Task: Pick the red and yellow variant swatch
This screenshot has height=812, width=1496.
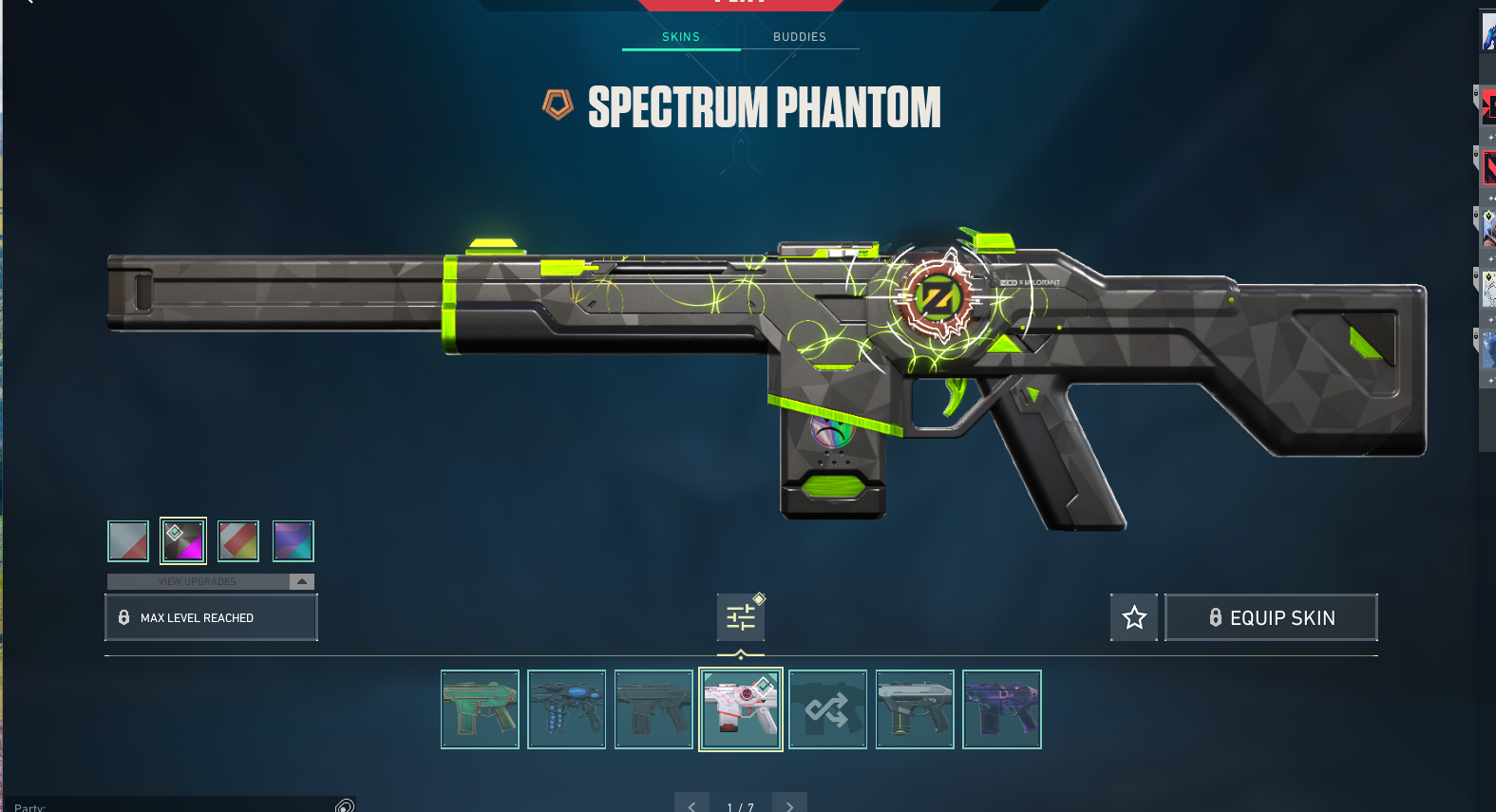Action: 238,541
